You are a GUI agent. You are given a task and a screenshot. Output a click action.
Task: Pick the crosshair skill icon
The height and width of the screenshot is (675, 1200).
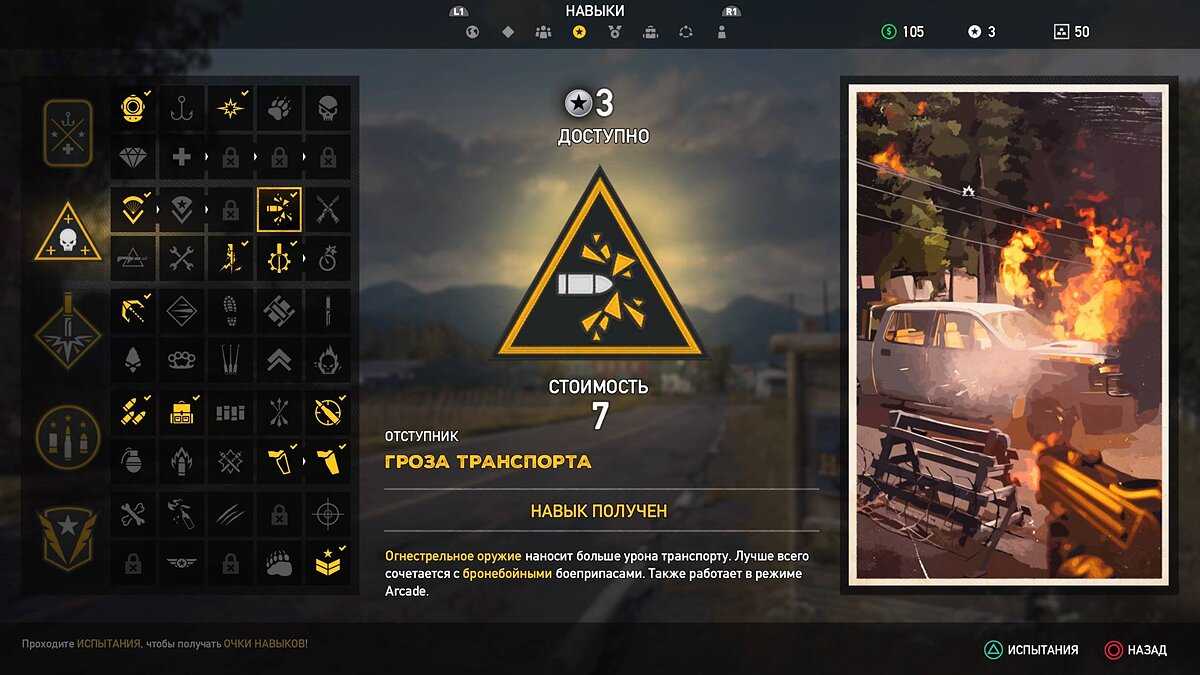(327, 515)
